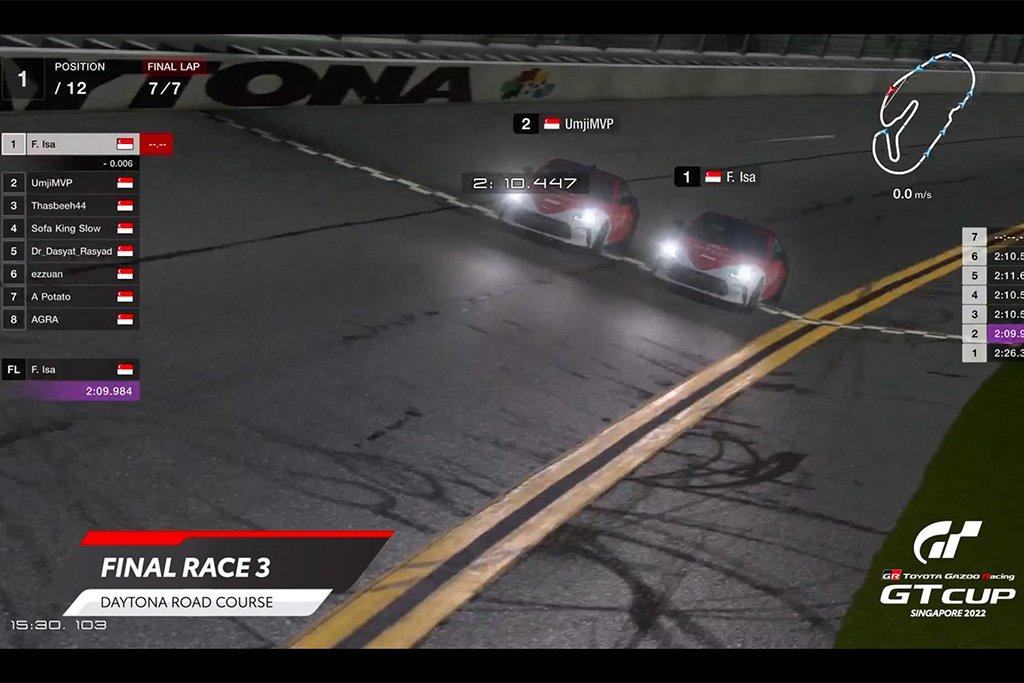Click AGRA's row in the leaderboard
This screenshot has height=683, width=1024.
70,320
